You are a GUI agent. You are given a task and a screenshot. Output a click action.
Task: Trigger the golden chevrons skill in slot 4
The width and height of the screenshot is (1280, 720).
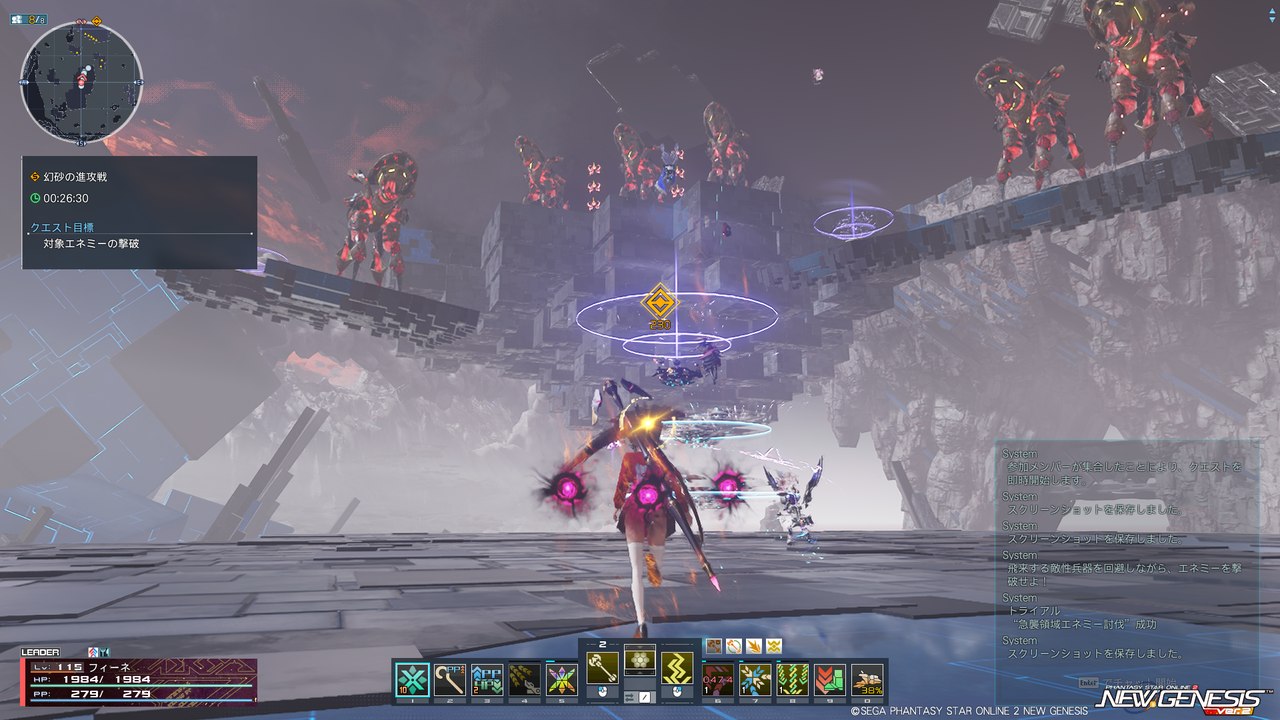(x=524, y=679)
